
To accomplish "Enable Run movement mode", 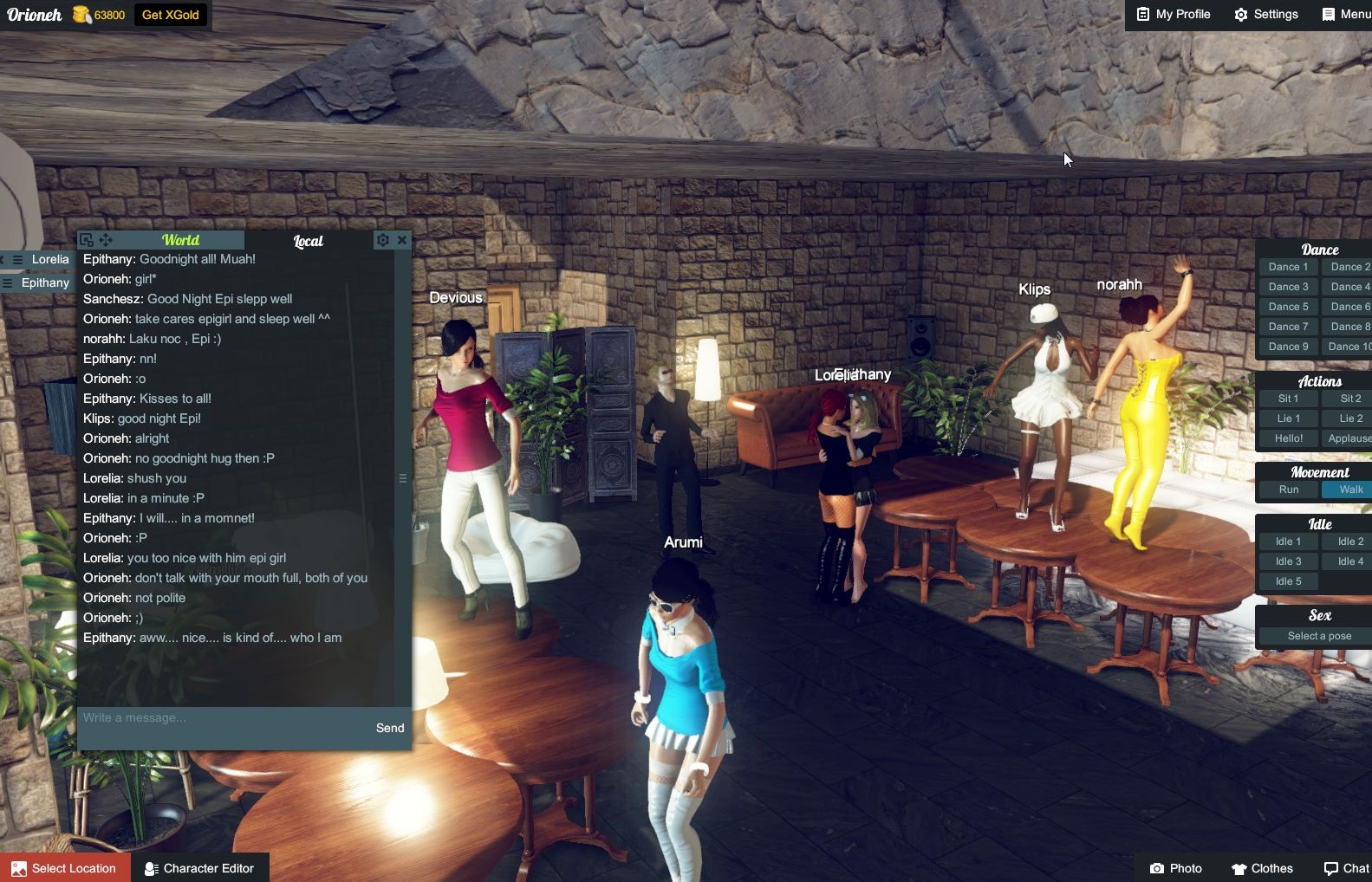I will (1288, 490).
